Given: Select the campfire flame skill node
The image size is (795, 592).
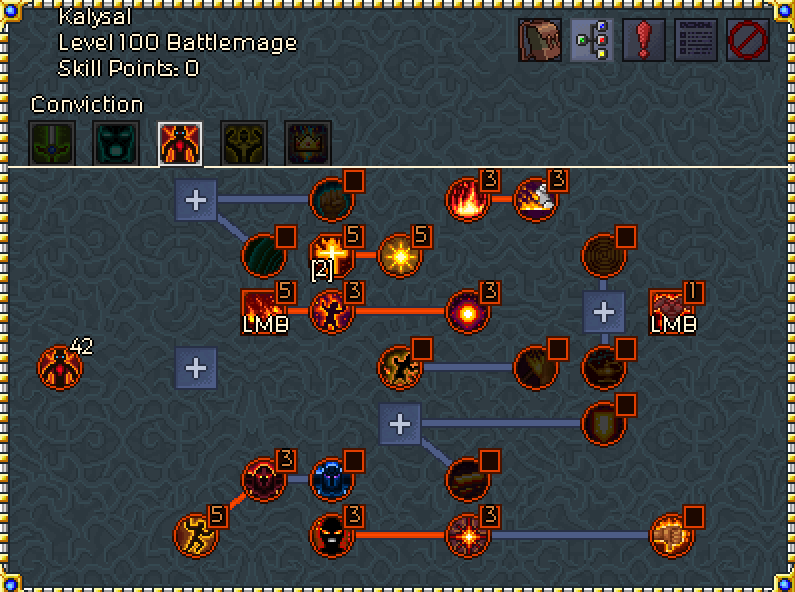Looking at the screenshot, I should tap(466, 199).
